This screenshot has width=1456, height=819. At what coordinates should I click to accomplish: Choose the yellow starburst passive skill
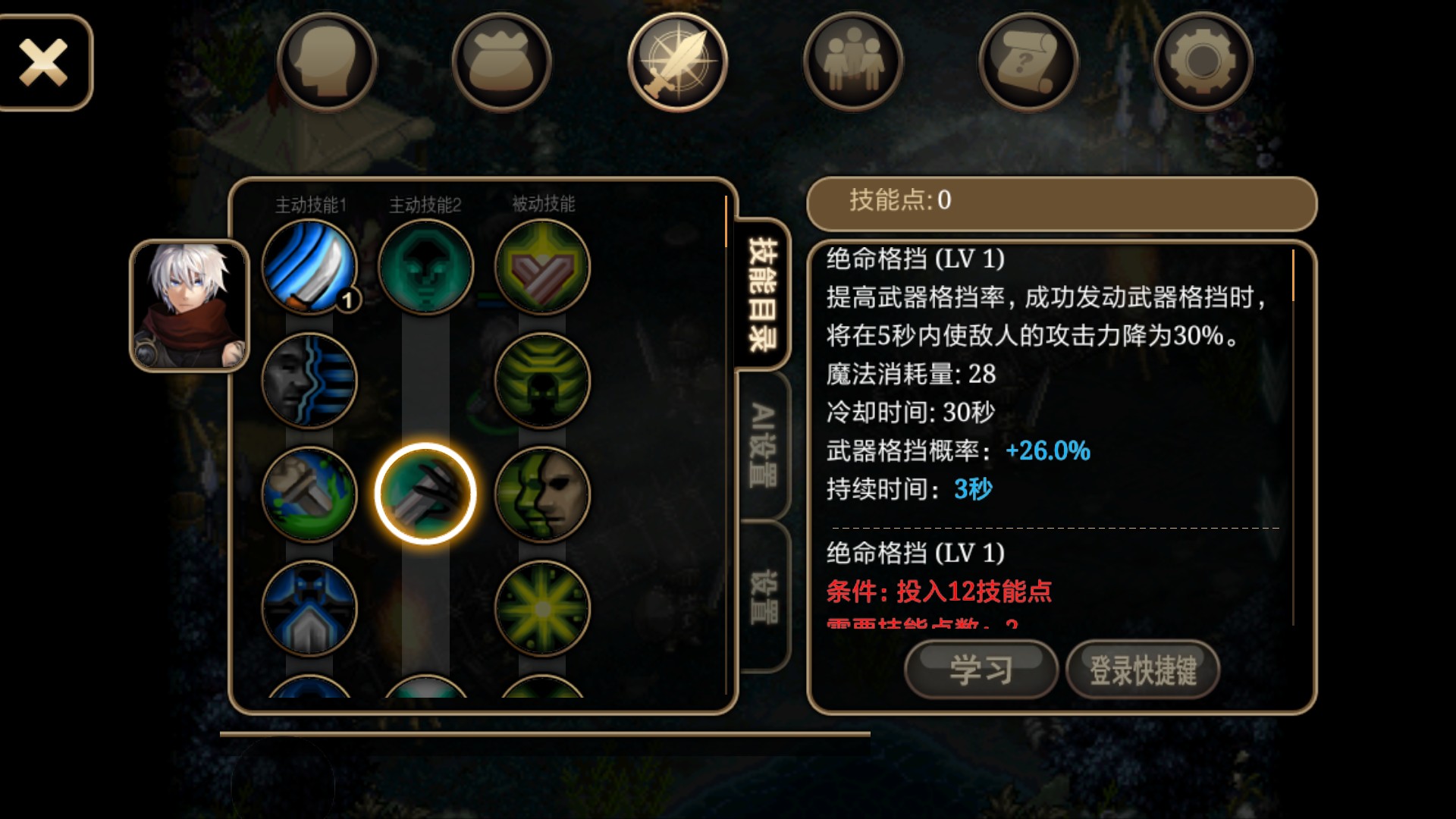[542, 608]
